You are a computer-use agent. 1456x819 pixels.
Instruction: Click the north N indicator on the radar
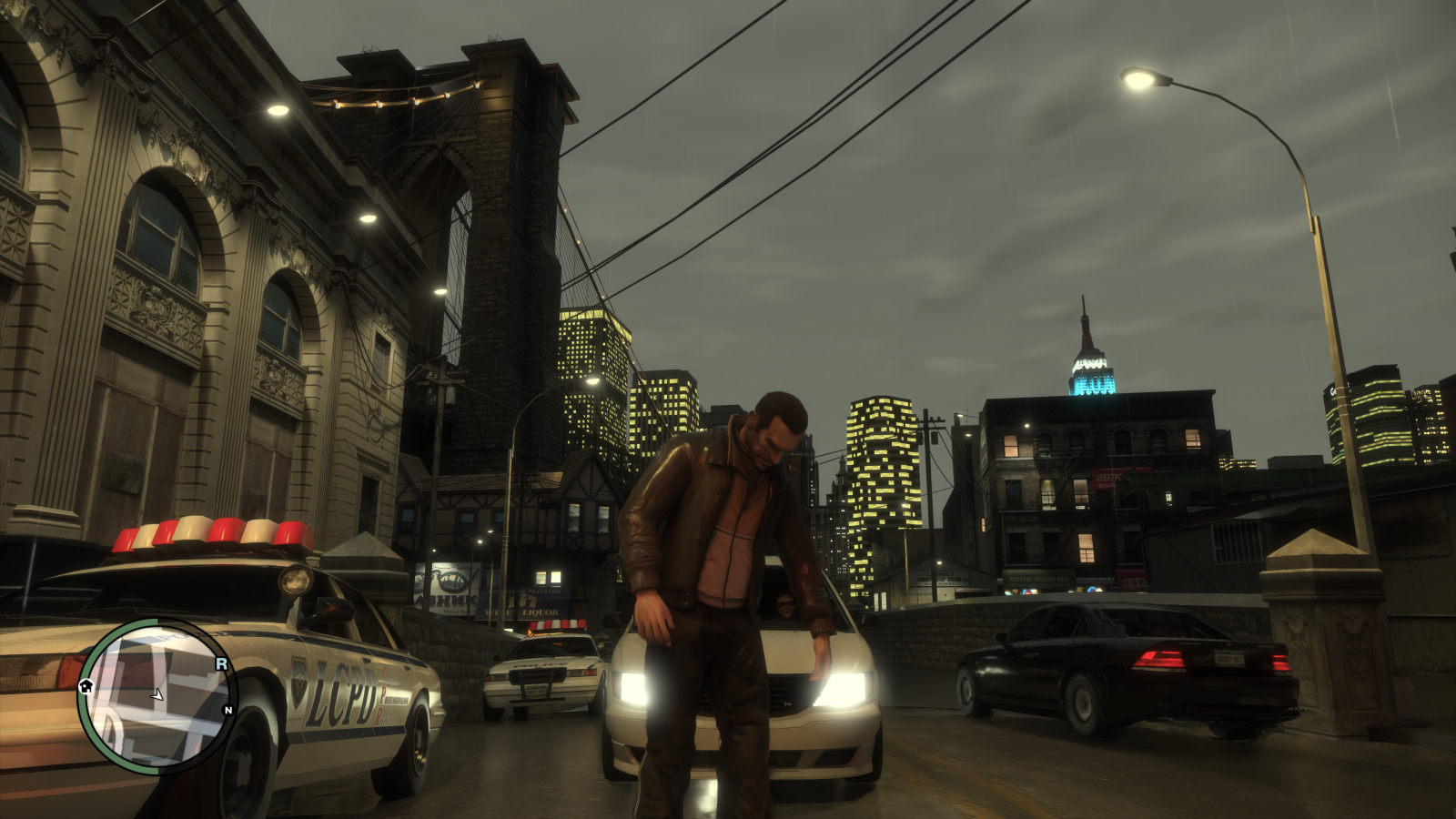227,710
